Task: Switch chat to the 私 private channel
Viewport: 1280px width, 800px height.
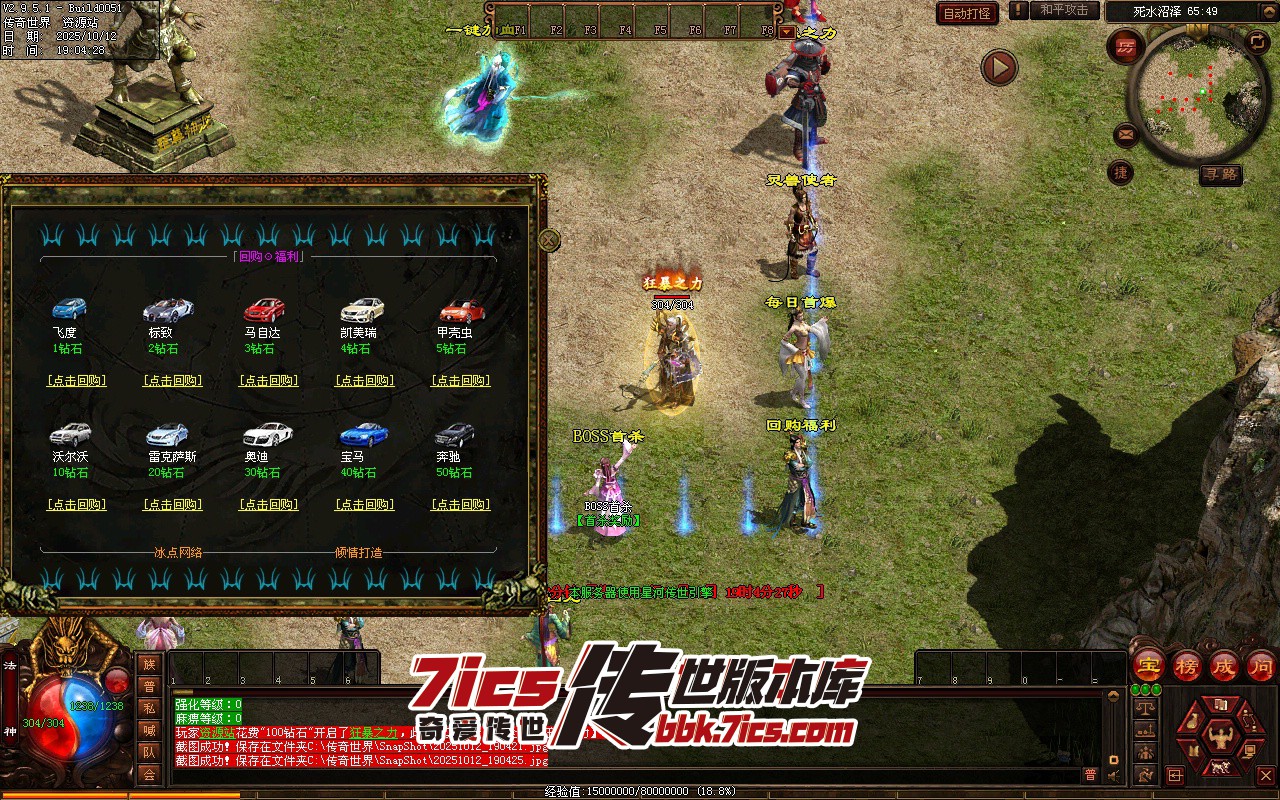Action: [x=149, y=708]
